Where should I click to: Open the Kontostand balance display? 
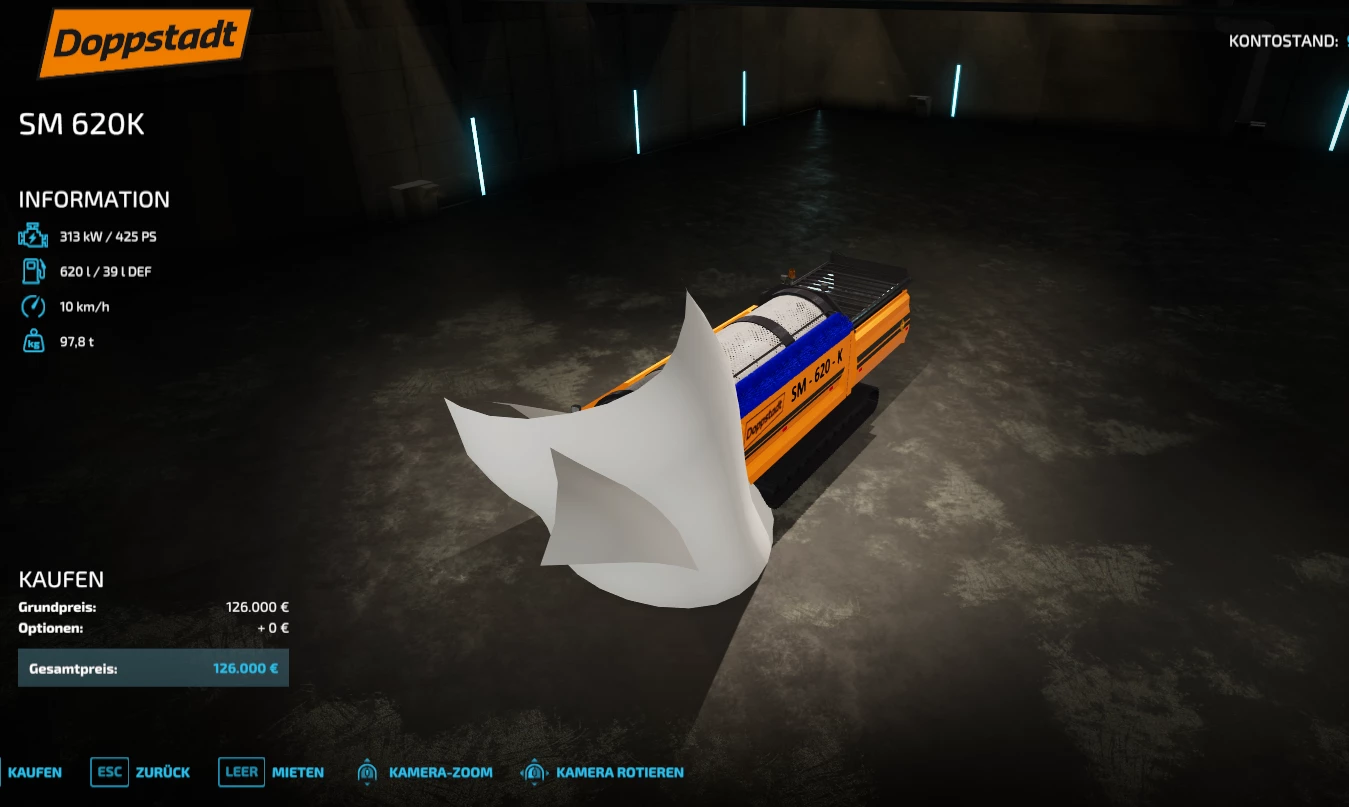(x=1283, y=41)
